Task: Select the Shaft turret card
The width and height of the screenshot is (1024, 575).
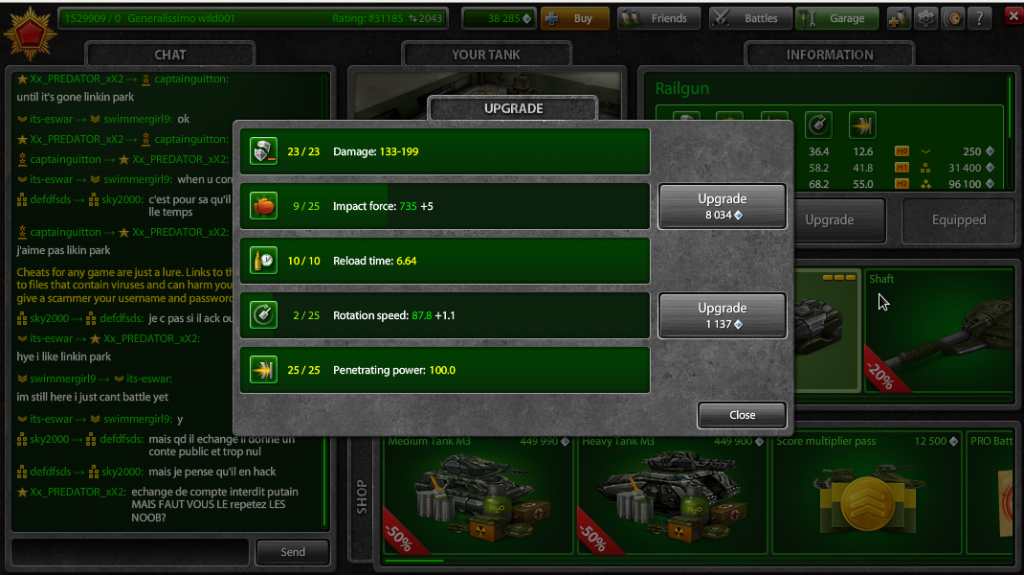Action: point(941,330)
